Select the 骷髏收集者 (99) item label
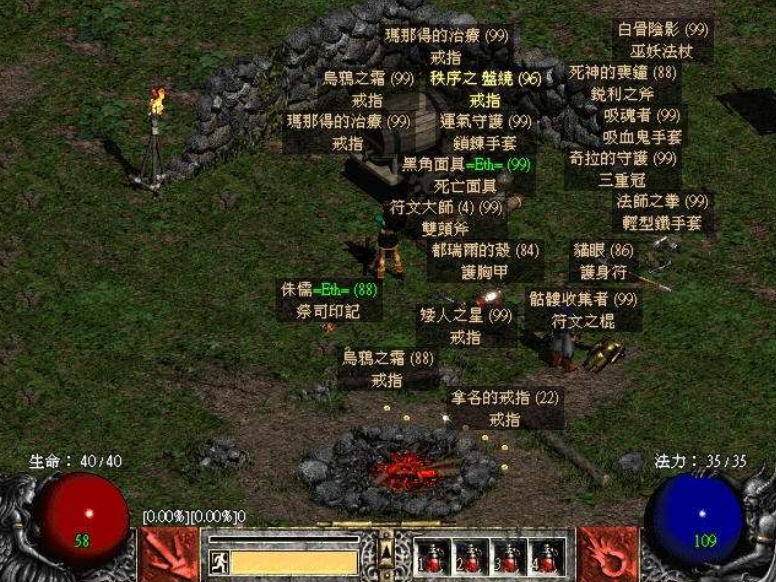 pyautogui.click(x=583, y=299)
